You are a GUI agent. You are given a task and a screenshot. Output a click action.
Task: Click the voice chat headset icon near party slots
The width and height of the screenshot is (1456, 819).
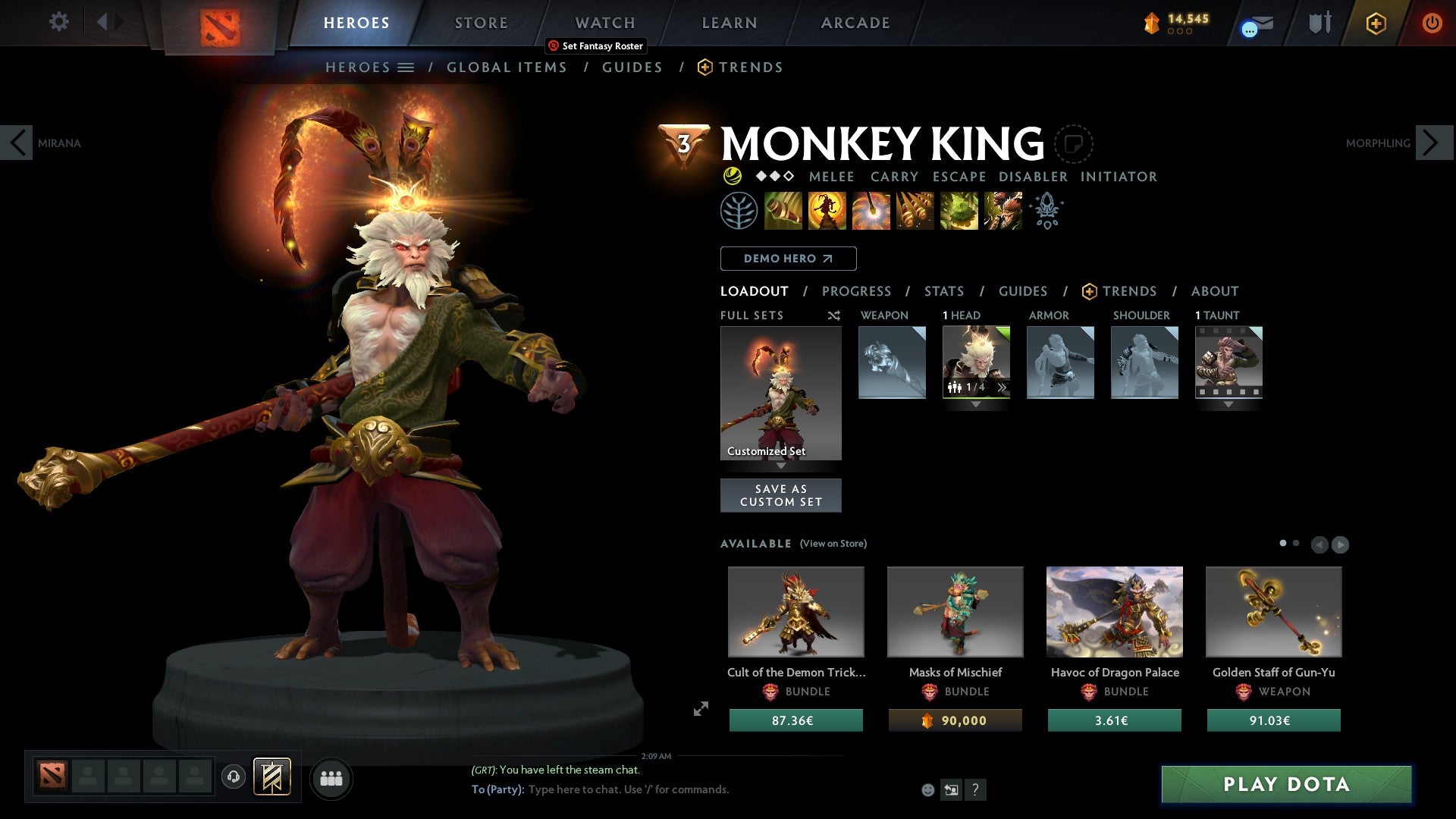[234, 777]
